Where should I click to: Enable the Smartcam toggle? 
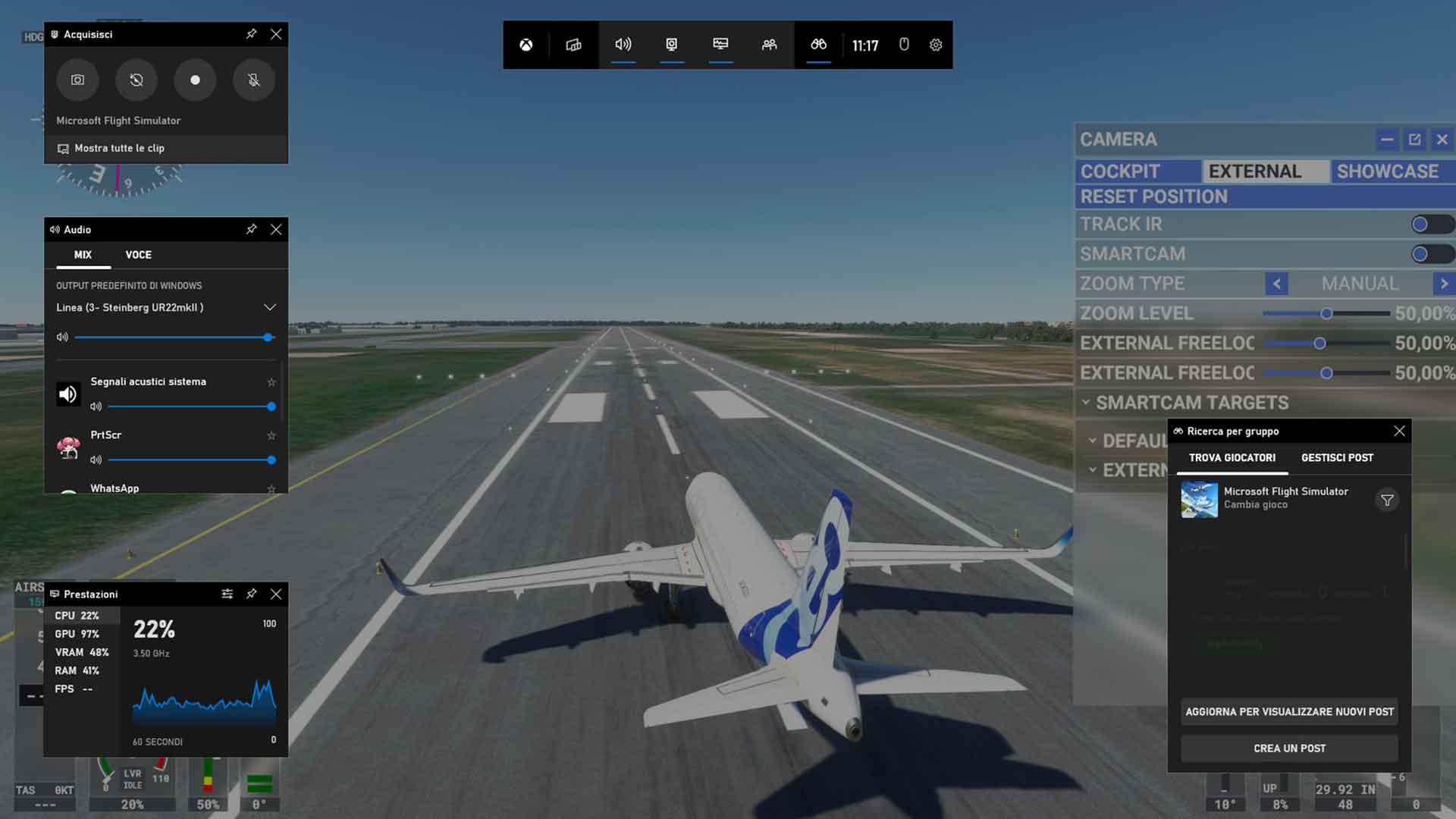coord(1430,254)
